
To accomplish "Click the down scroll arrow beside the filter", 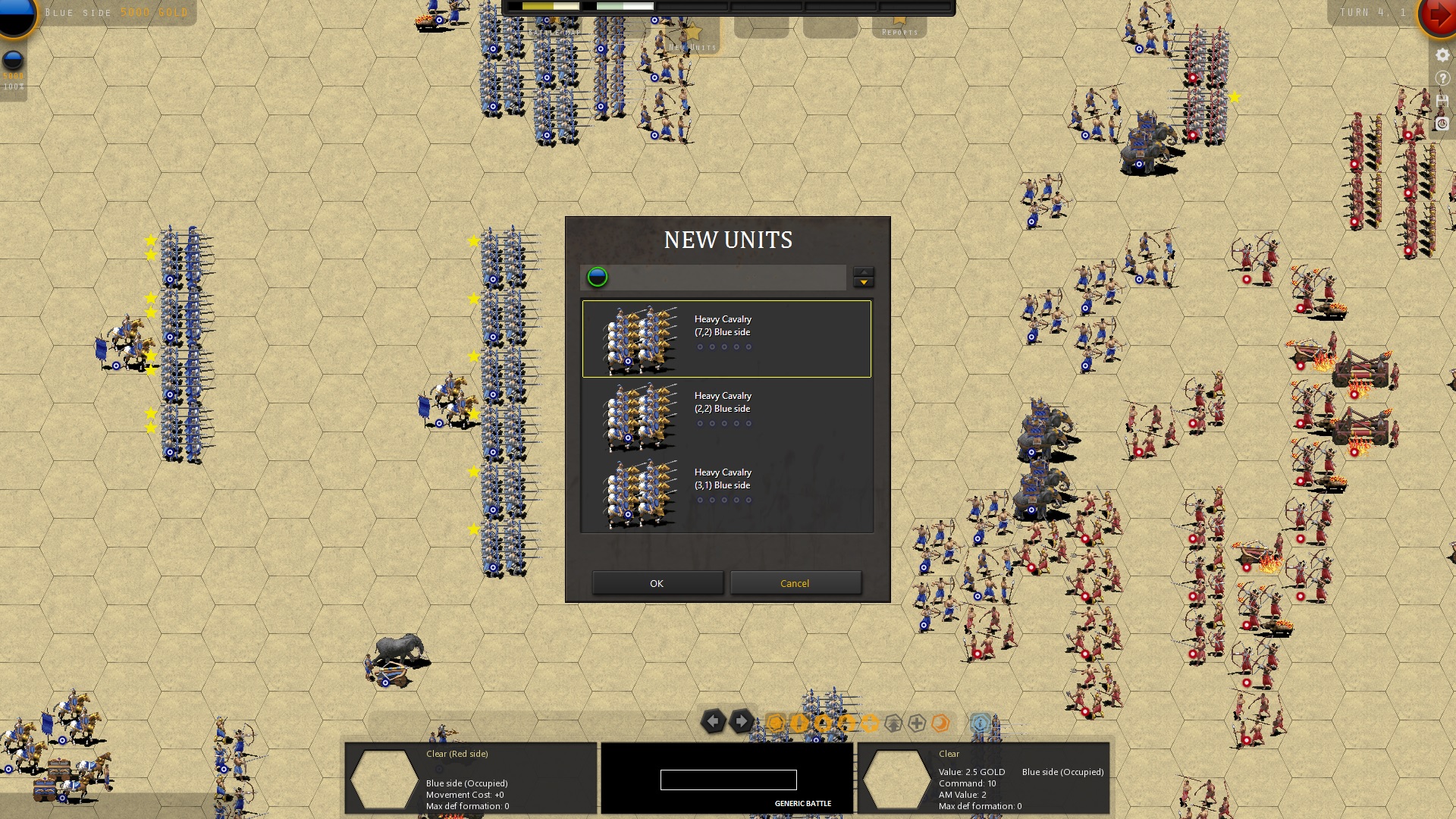I will pyautogui.click(x=863, y=283).
